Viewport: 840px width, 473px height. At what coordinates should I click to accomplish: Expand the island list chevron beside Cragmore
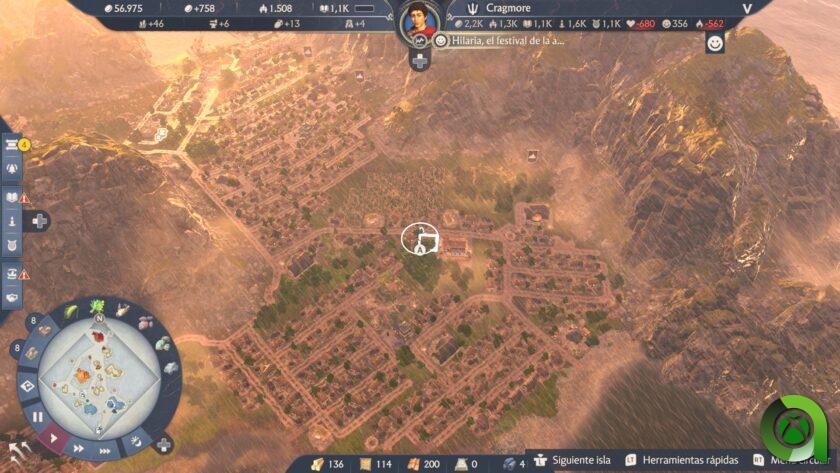[x=745, y=9]
